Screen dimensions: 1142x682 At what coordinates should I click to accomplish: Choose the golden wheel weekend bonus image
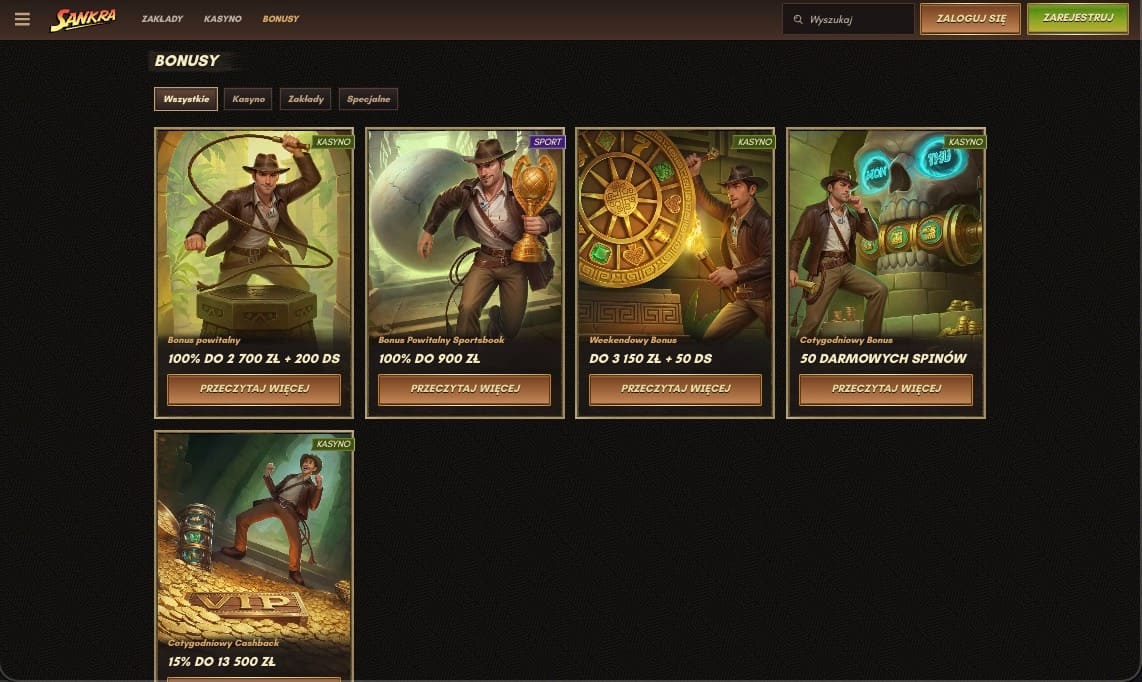tap(675, 230)
